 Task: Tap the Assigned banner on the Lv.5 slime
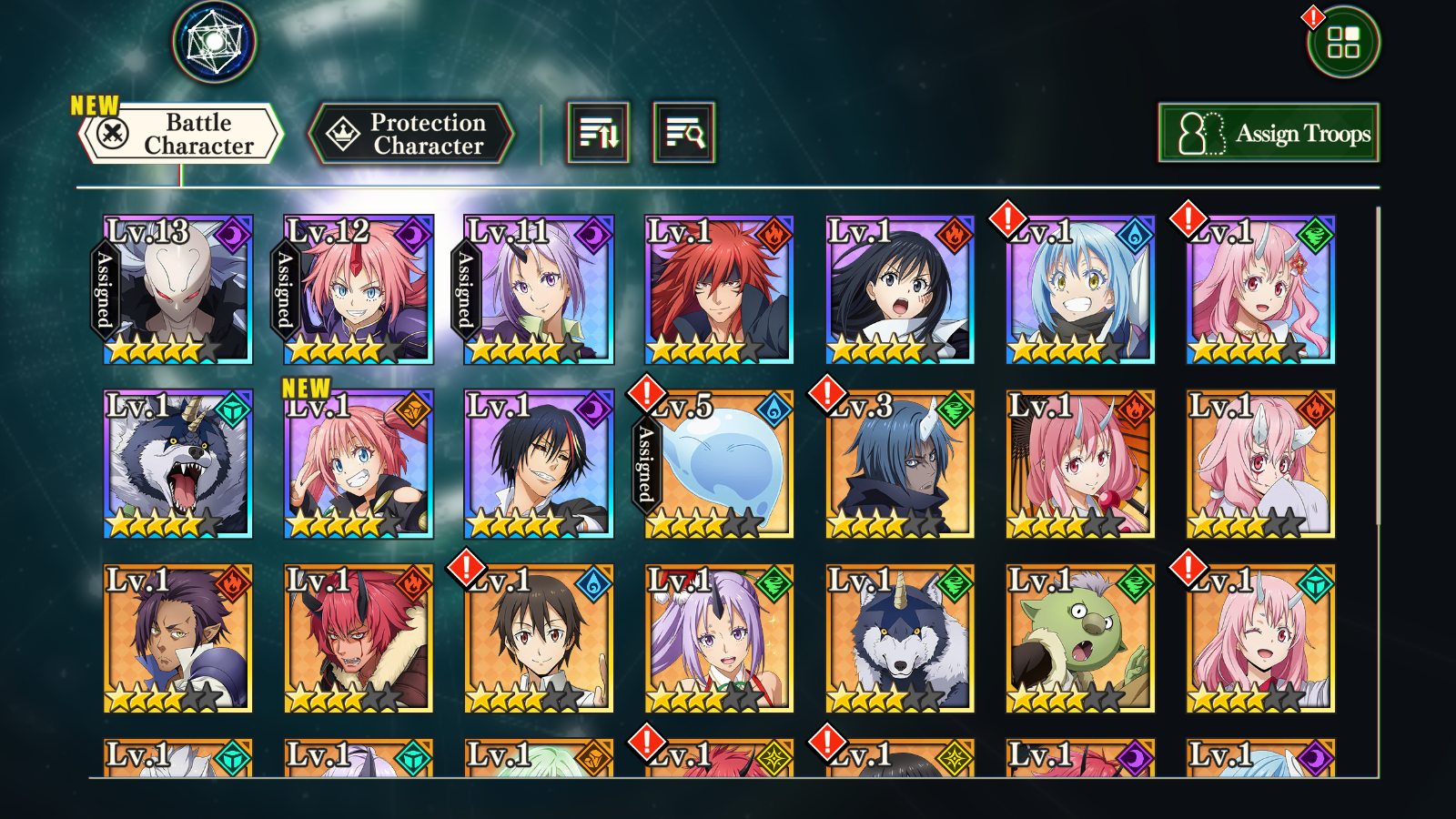pos(647,464)
